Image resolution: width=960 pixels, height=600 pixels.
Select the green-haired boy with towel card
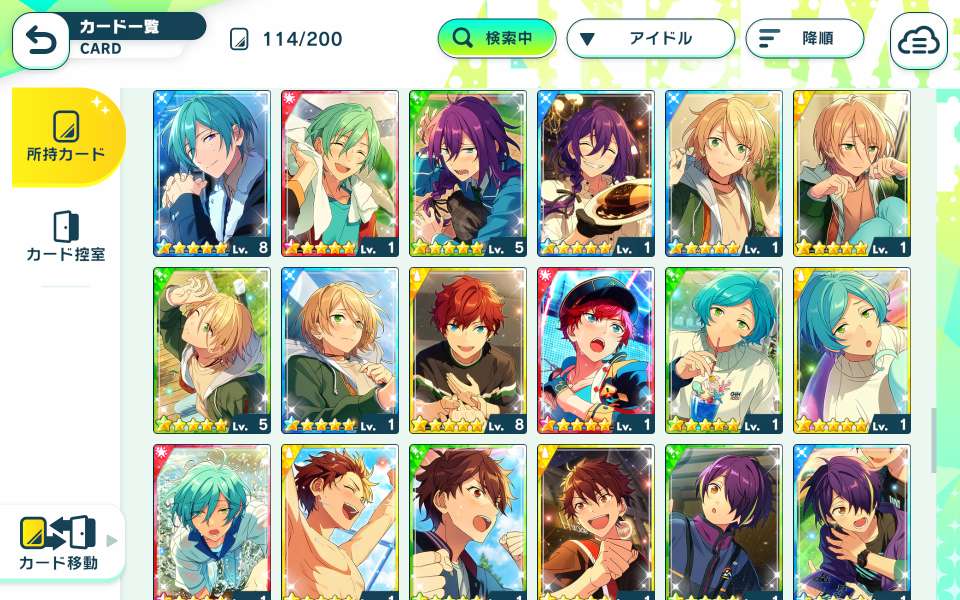[x=340, y=173]
